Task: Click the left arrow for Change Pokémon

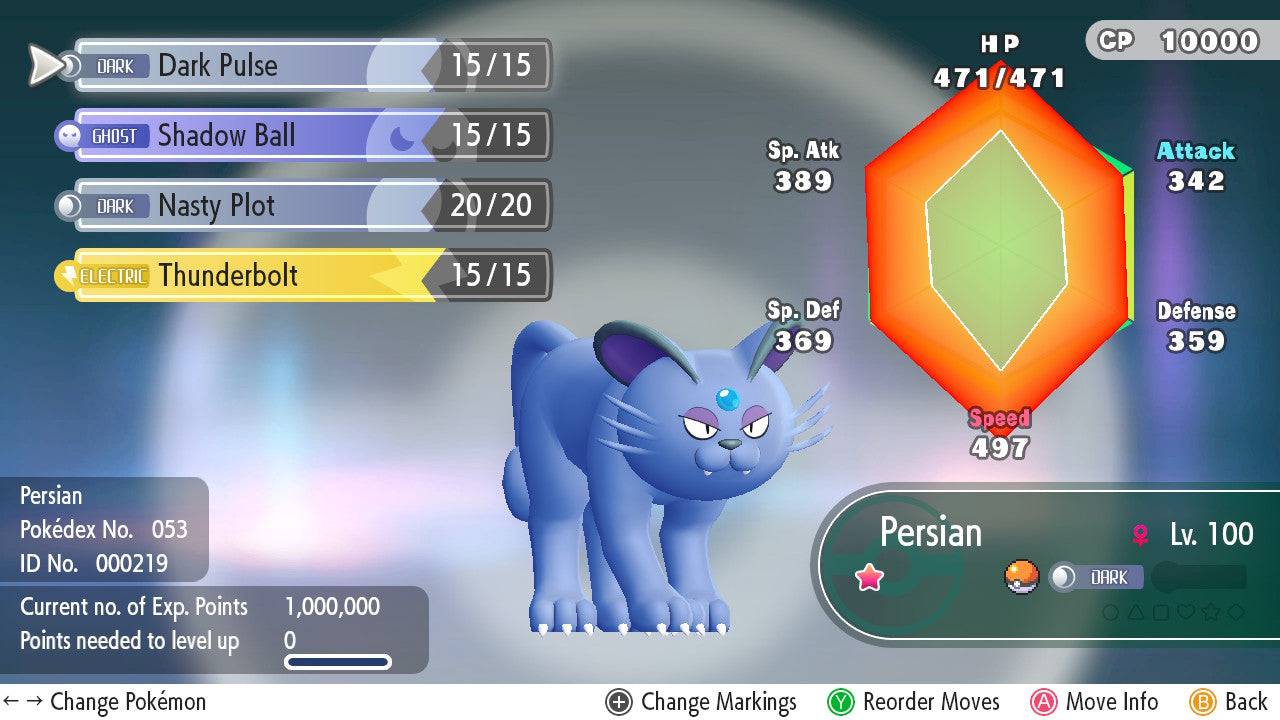Action: tap(12, 702)
